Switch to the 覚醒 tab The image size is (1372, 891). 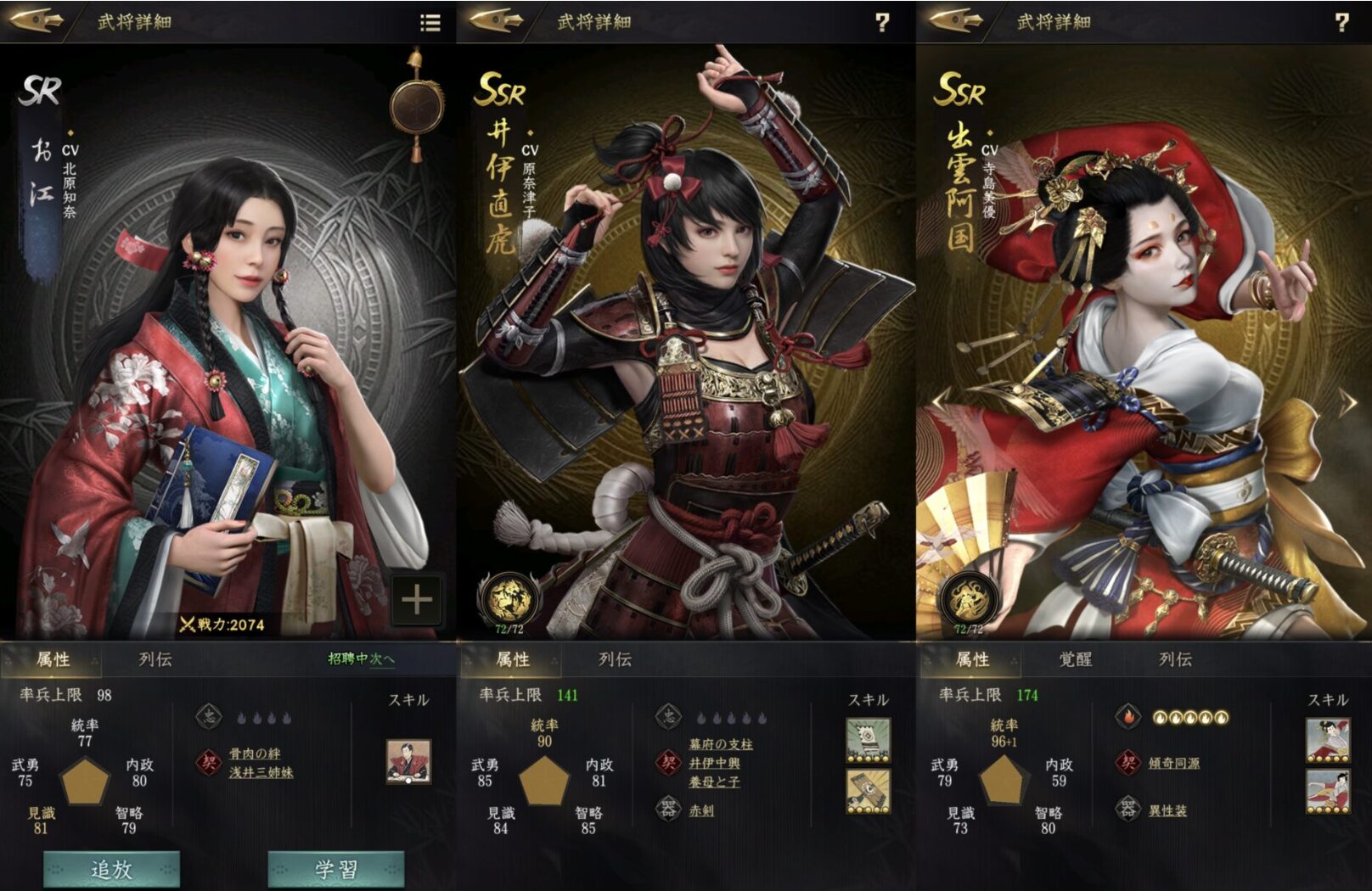[1075, 659]
